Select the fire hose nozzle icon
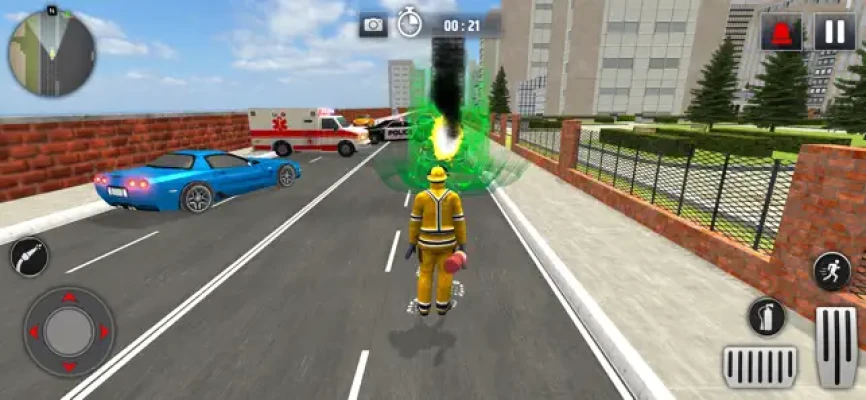The image size is (866, 400). click(29, 258)
